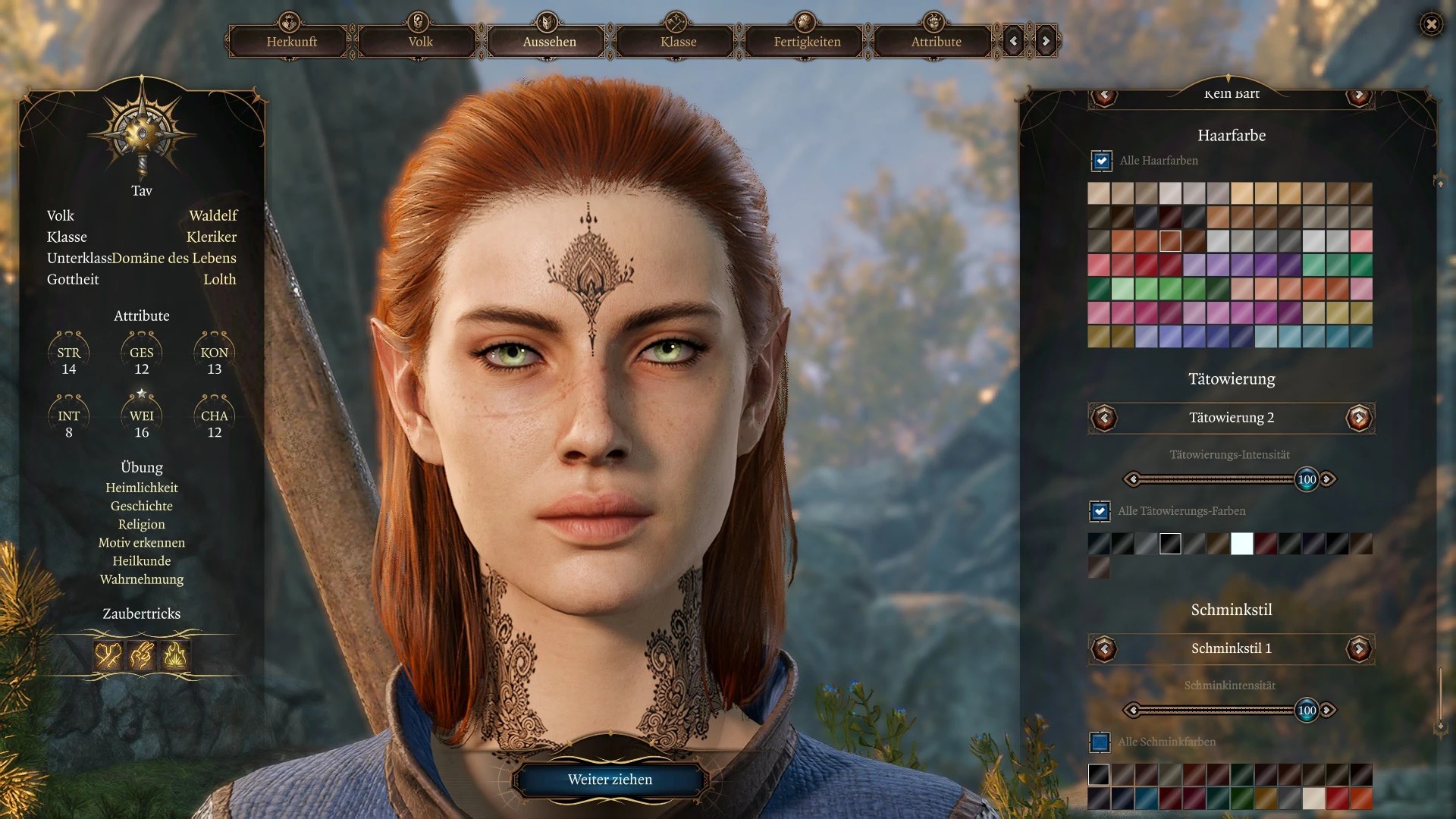This screenshot has height=819, width=1456.
Task: Select the previous Tätowierung option
Action: coord(1104,418)
